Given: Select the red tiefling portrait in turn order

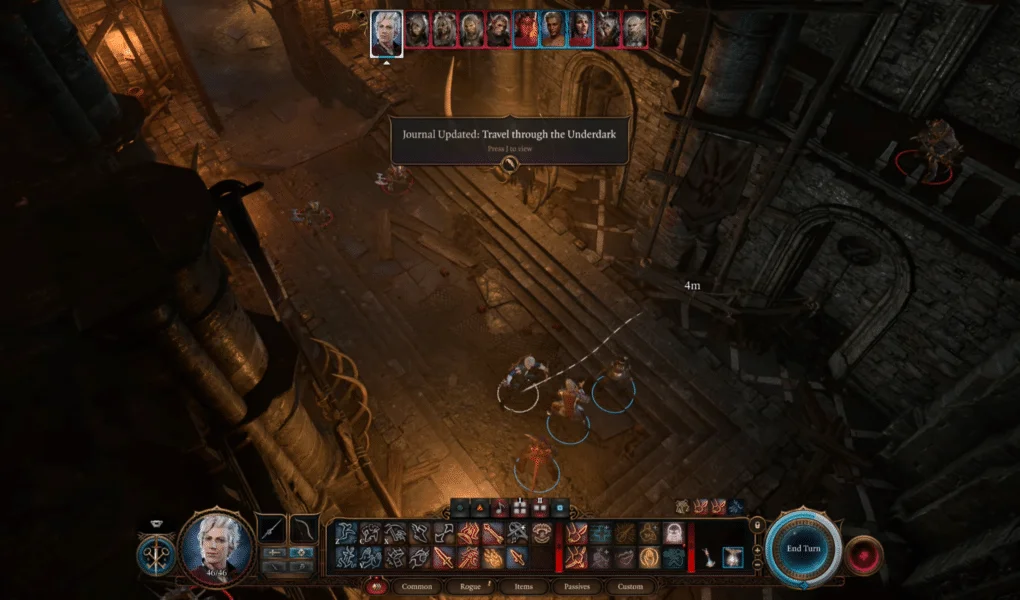Looking at the screenshot, I should (x=526, y=30).
